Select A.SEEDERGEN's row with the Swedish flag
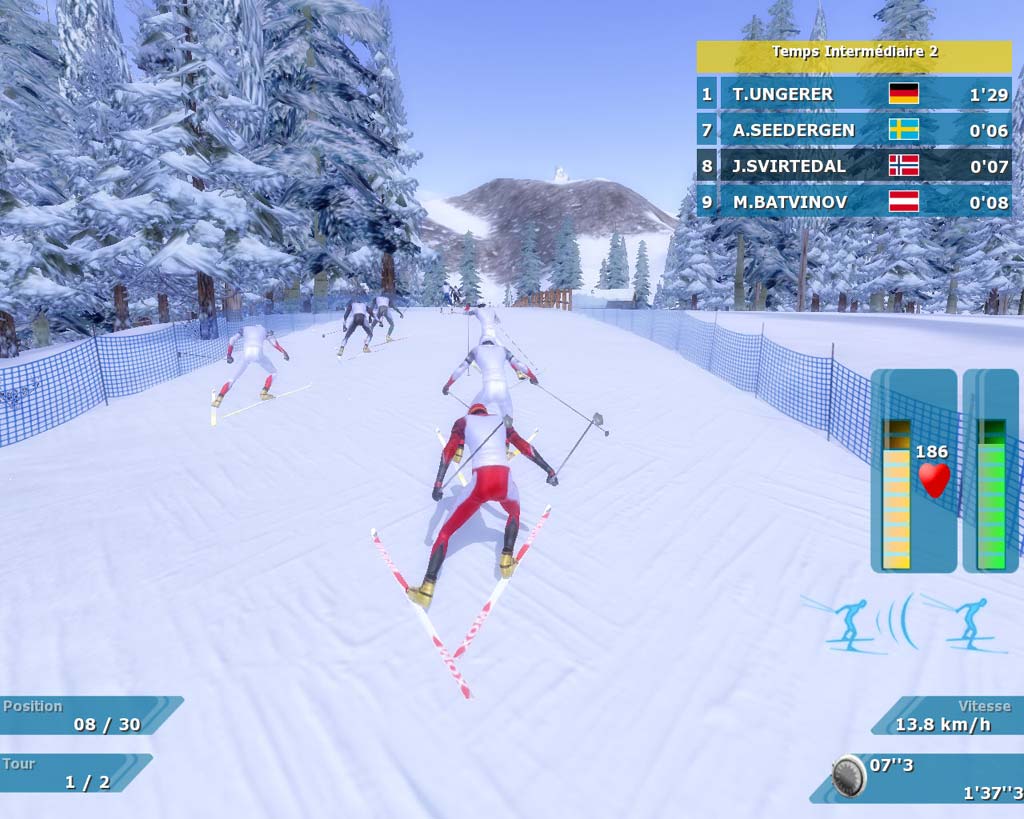 (x=854, y=130)
